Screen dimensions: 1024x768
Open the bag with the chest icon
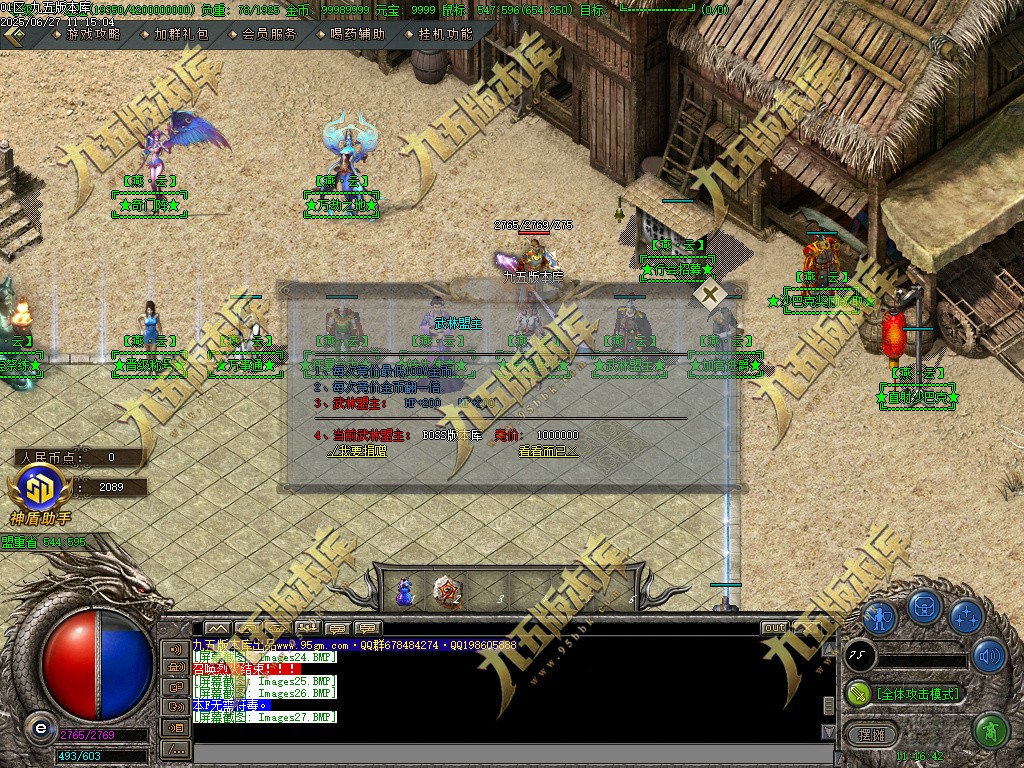tap(923, 607)
